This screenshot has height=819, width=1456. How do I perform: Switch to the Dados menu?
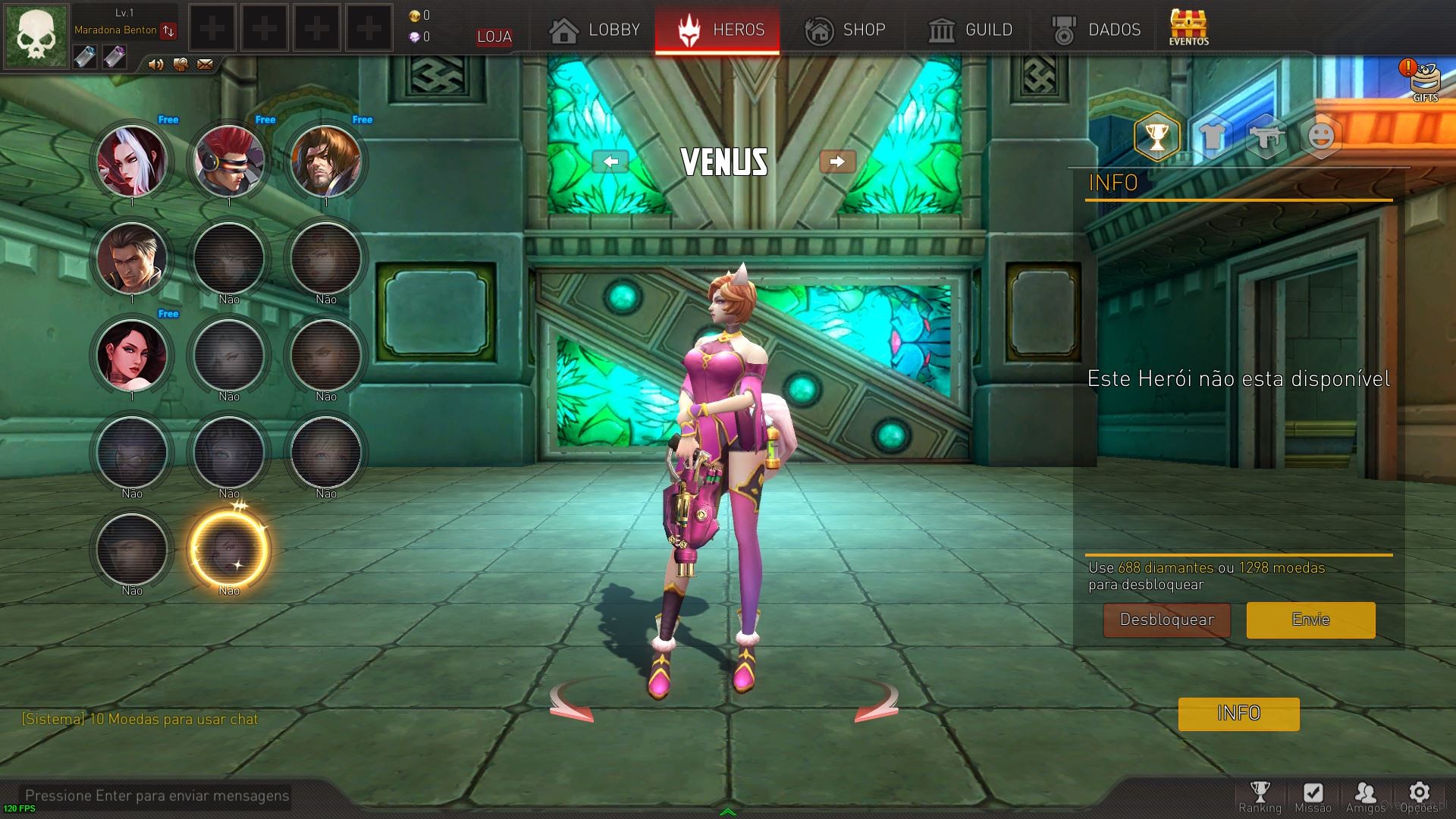coord(1097,30)
